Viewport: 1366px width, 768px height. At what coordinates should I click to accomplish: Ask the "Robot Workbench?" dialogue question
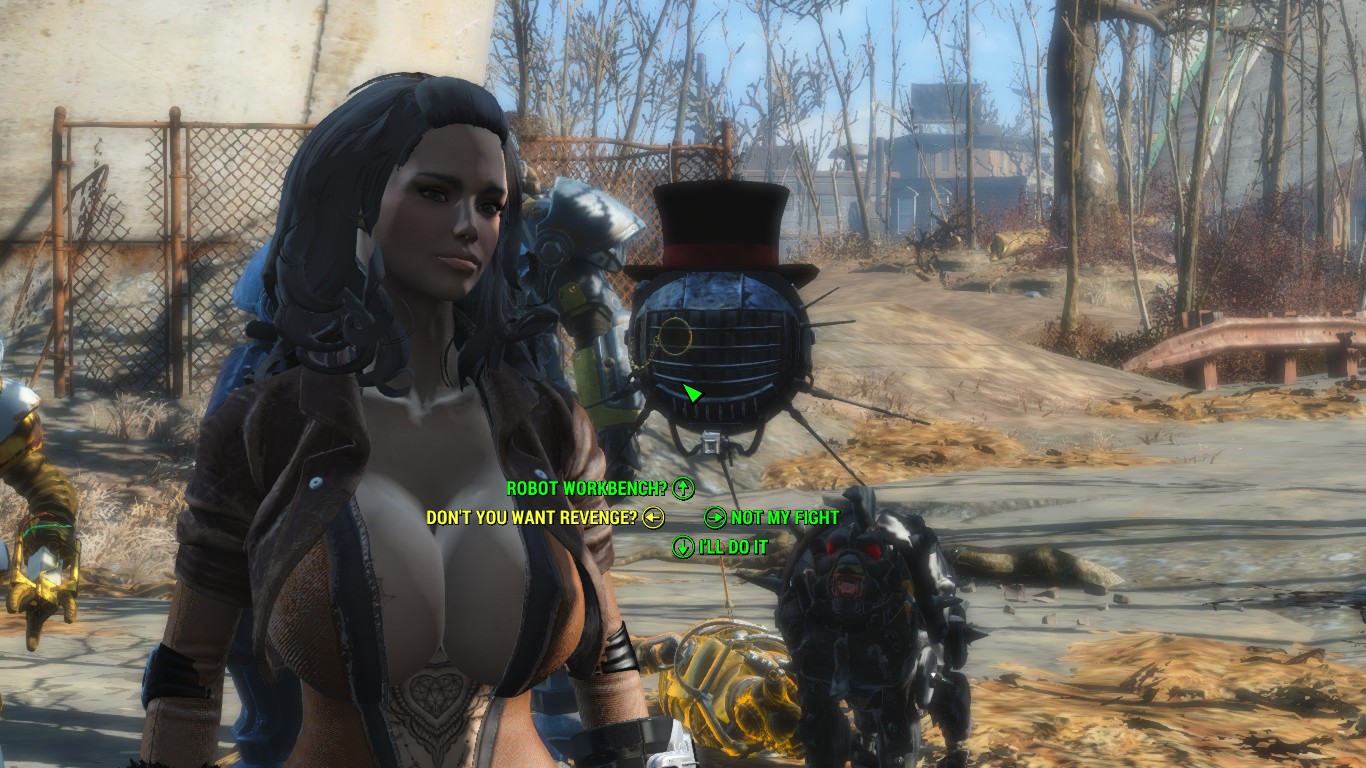[587, 489]
